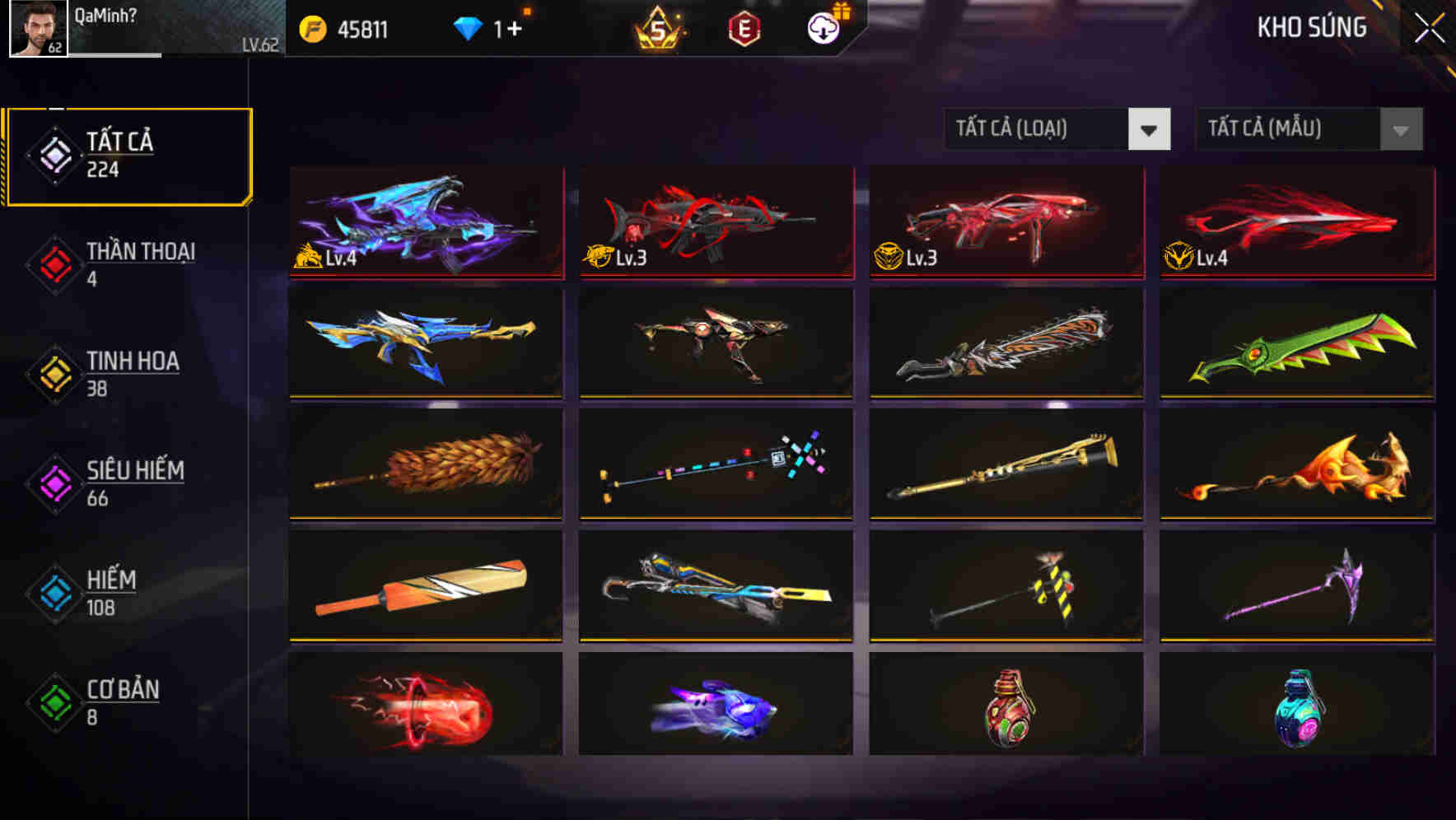Image resolution: width=1456 pixels, height=820 pixels.
Task: Expand the TẤT CẢ (MẪU) dropdown
Action: tap(1308, 129)
